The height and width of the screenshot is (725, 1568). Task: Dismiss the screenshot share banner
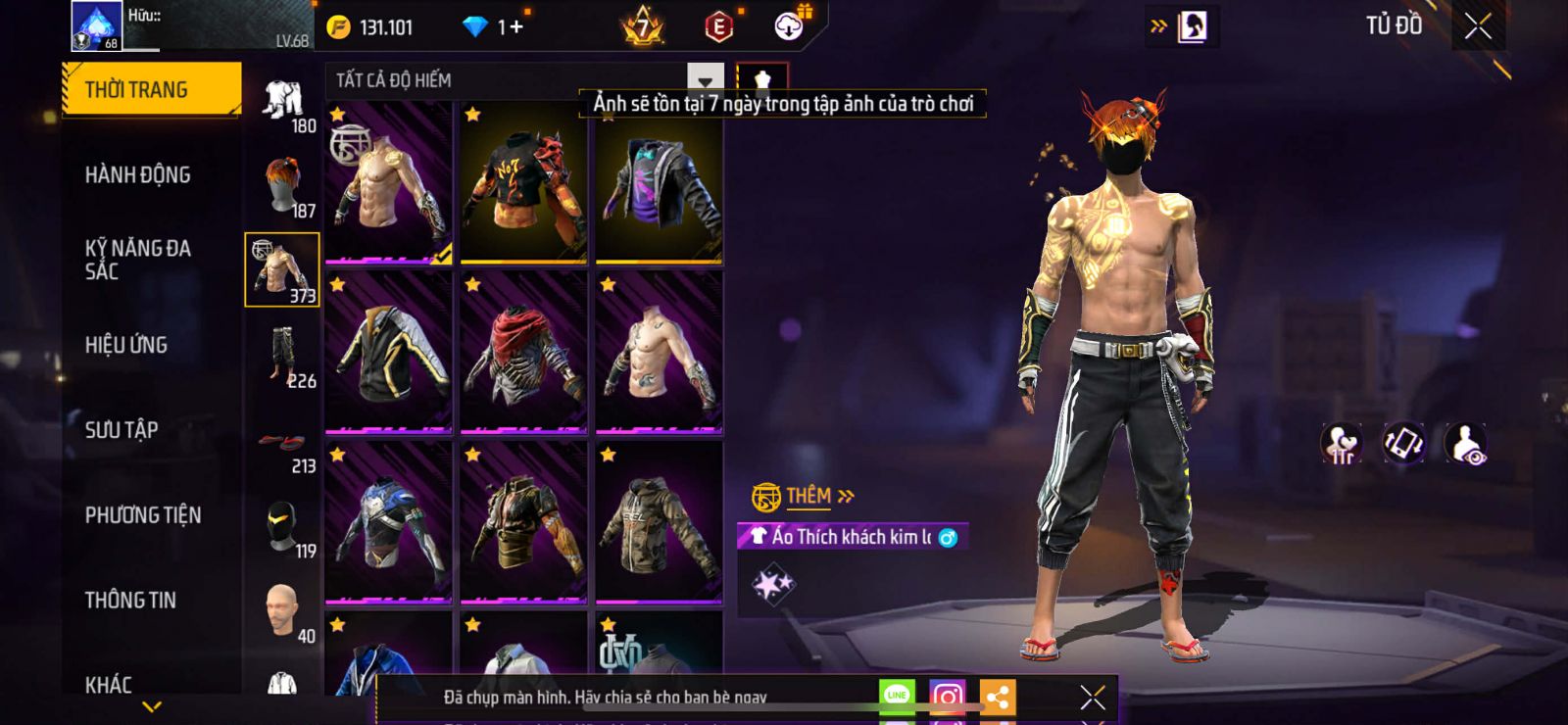1093,698
